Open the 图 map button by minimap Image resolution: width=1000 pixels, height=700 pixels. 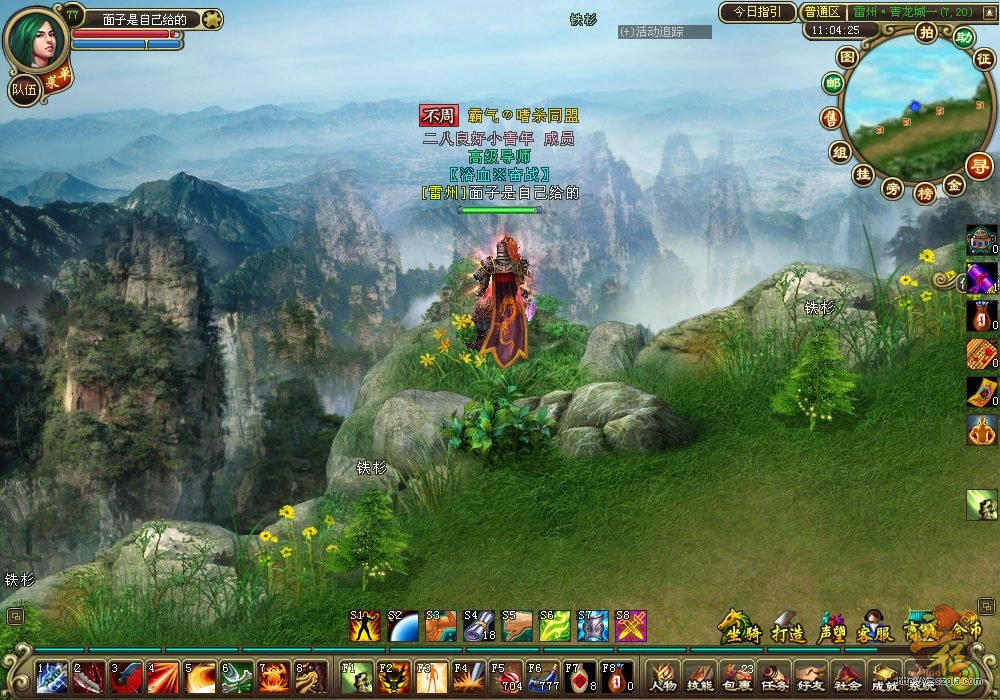[847, 57]
